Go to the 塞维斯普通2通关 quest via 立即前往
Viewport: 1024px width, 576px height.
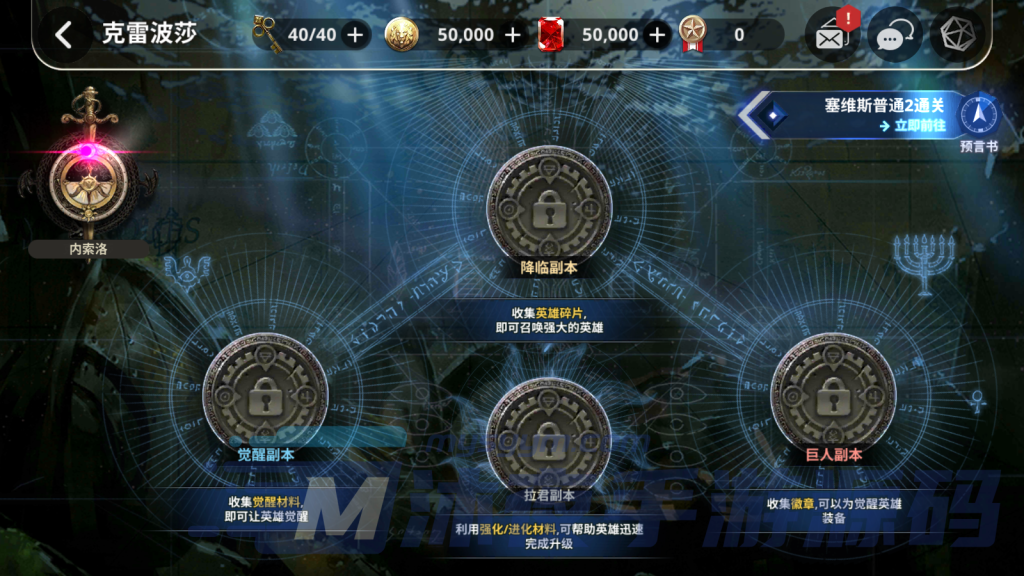(912, 125)
